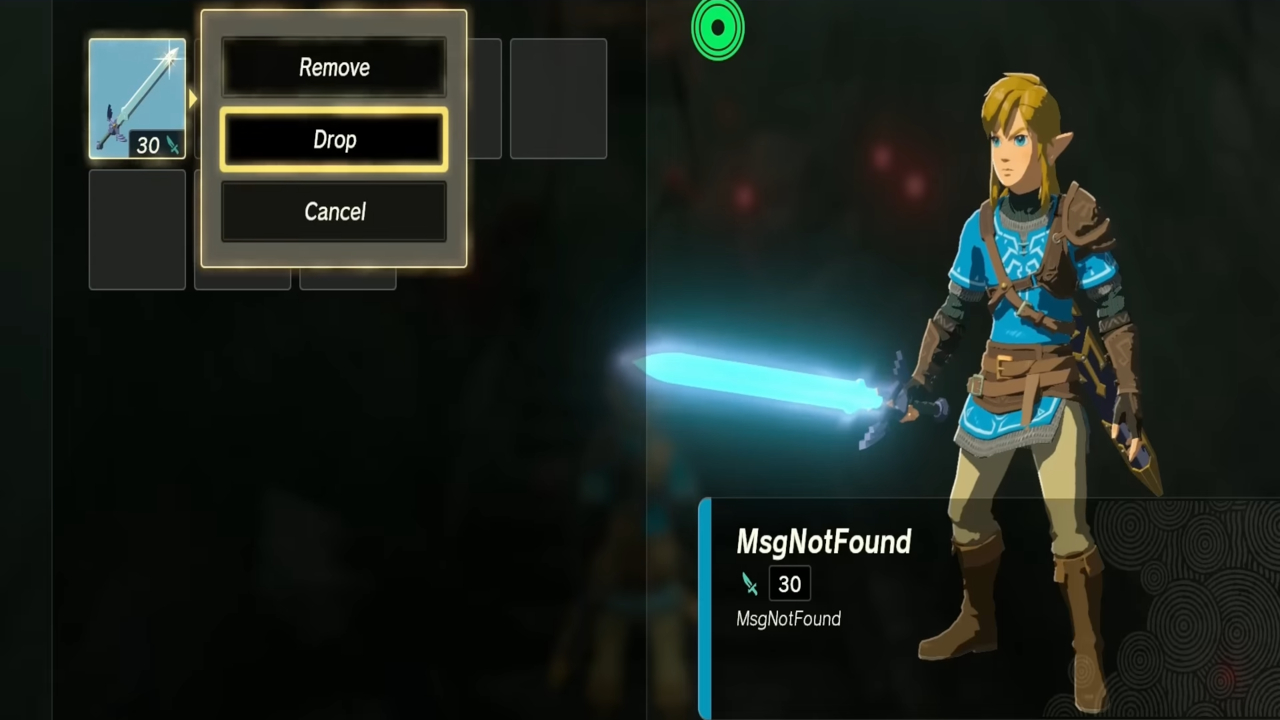The image size is (1280, 720).
Task: Click the highlighted Drop menu entry
Action: (x=334, y=139)
